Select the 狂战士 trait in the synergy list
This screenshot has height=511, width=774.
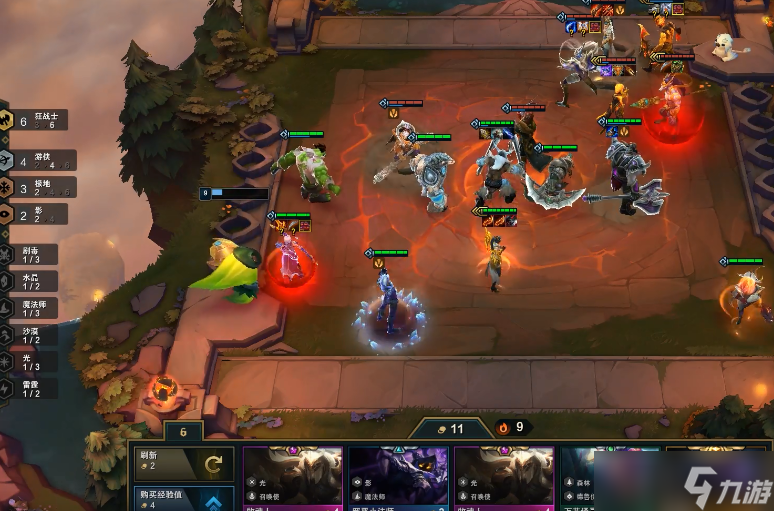(x=36, y=121)
